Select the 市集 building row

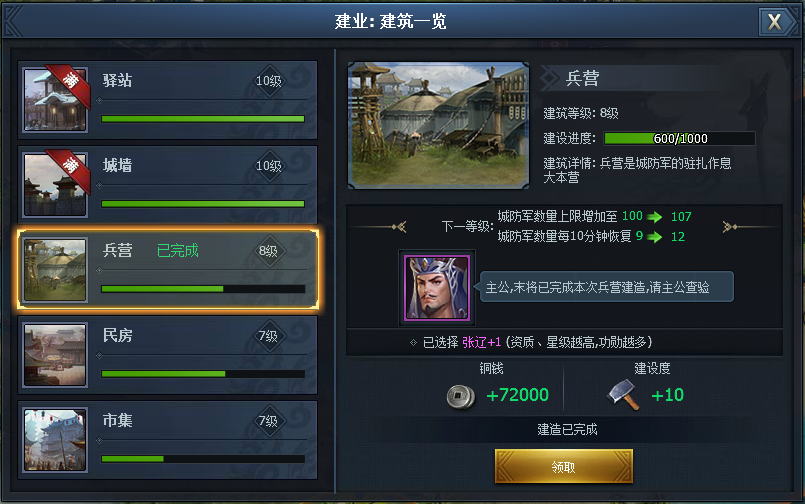tap(168, 437)
